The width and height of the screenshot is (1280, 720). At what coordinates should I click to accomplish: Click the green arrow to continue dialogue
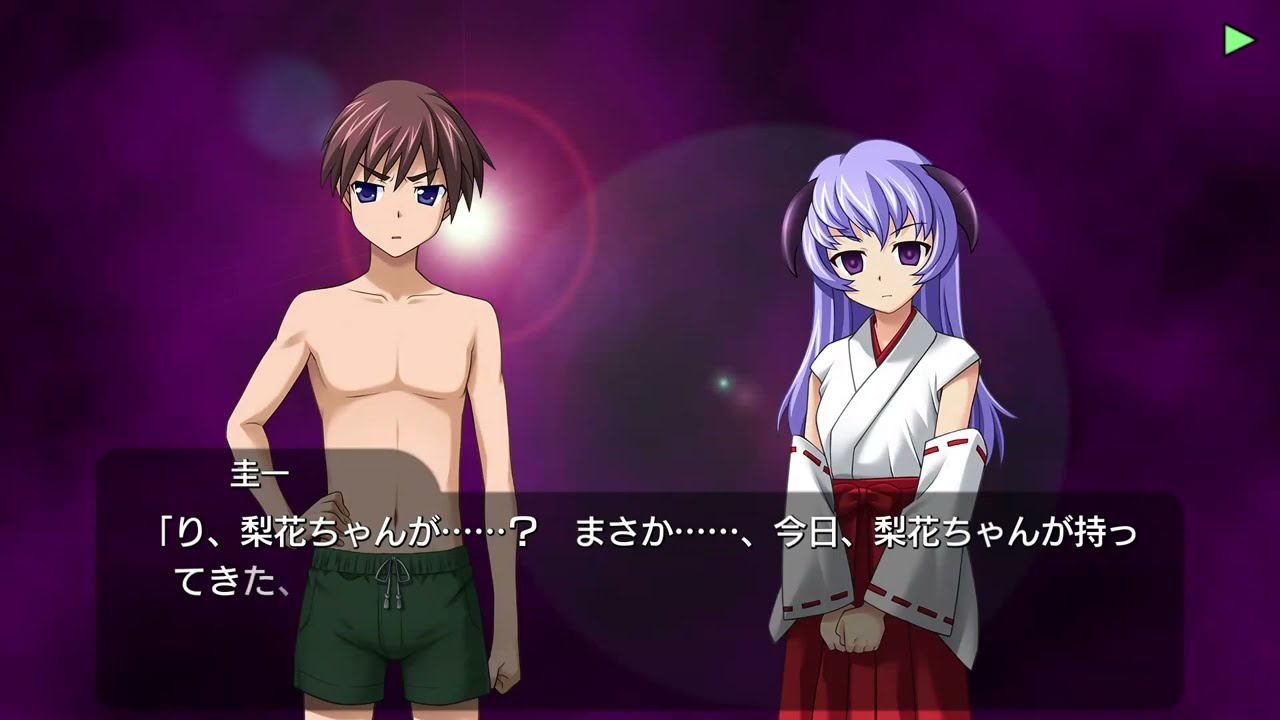click(1238, 39)
